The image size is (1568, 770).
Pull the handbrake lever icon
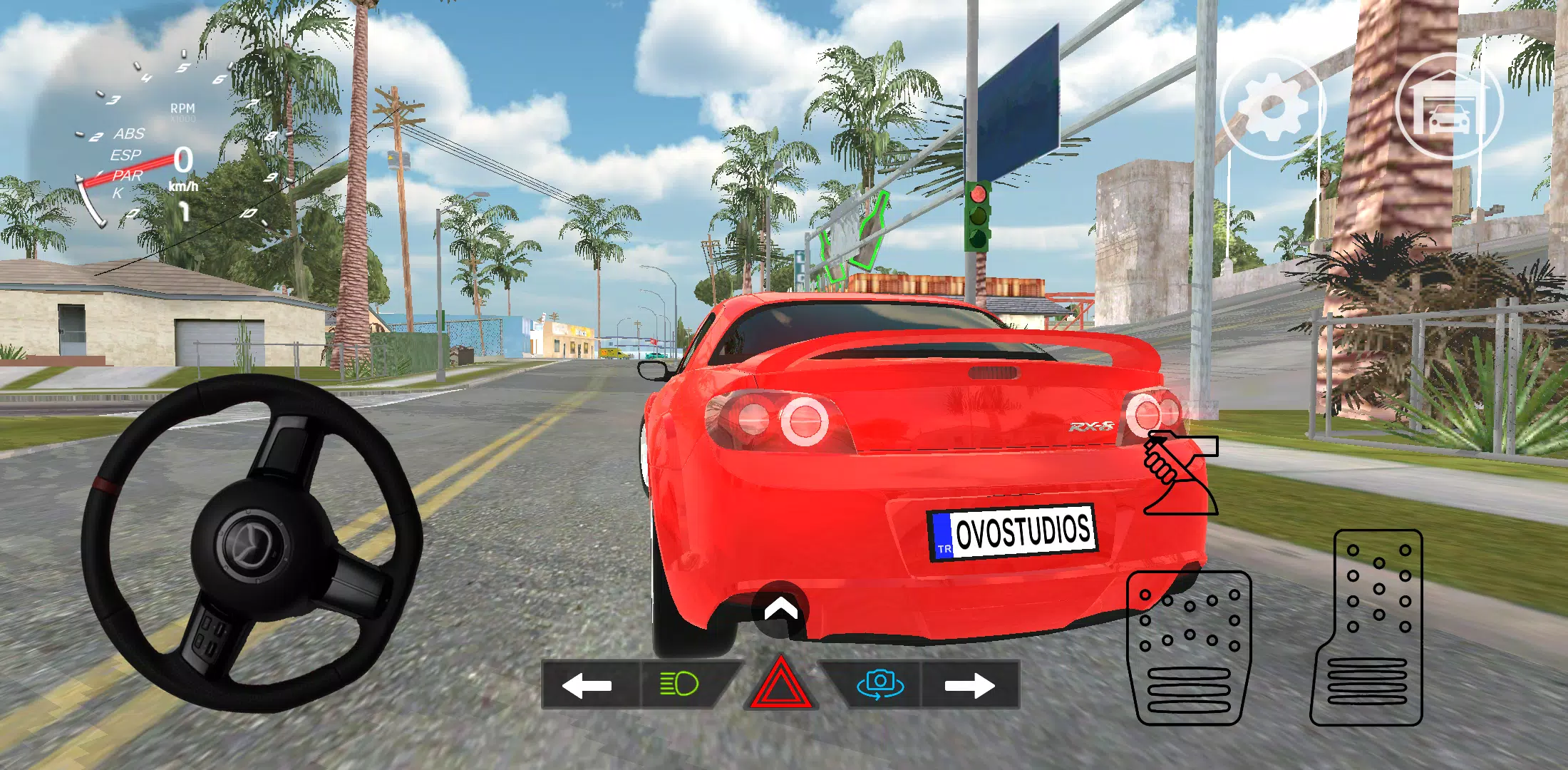click(x=1180, y=474)
